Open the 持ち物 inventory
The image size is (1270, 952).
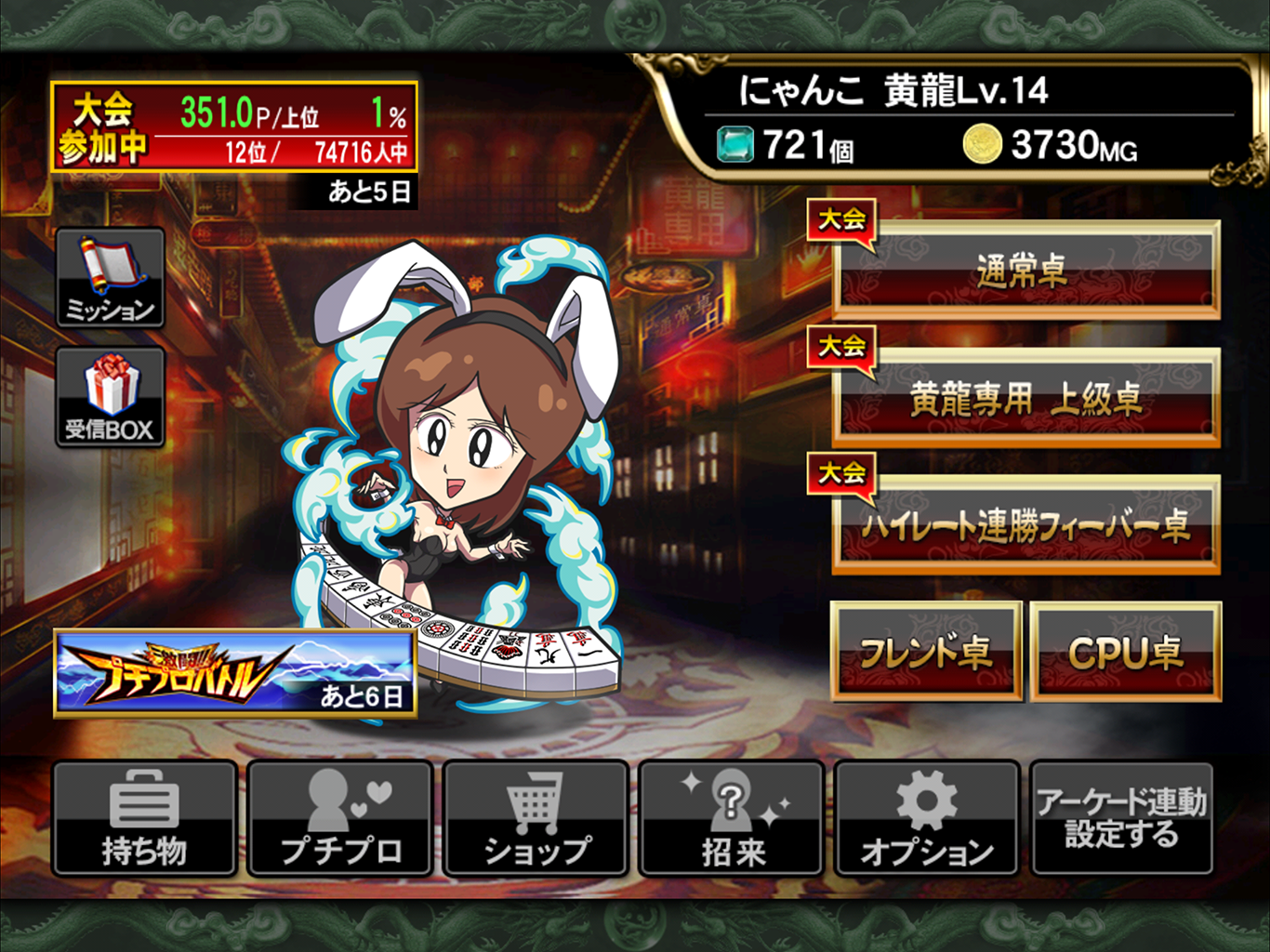point(144,818)
